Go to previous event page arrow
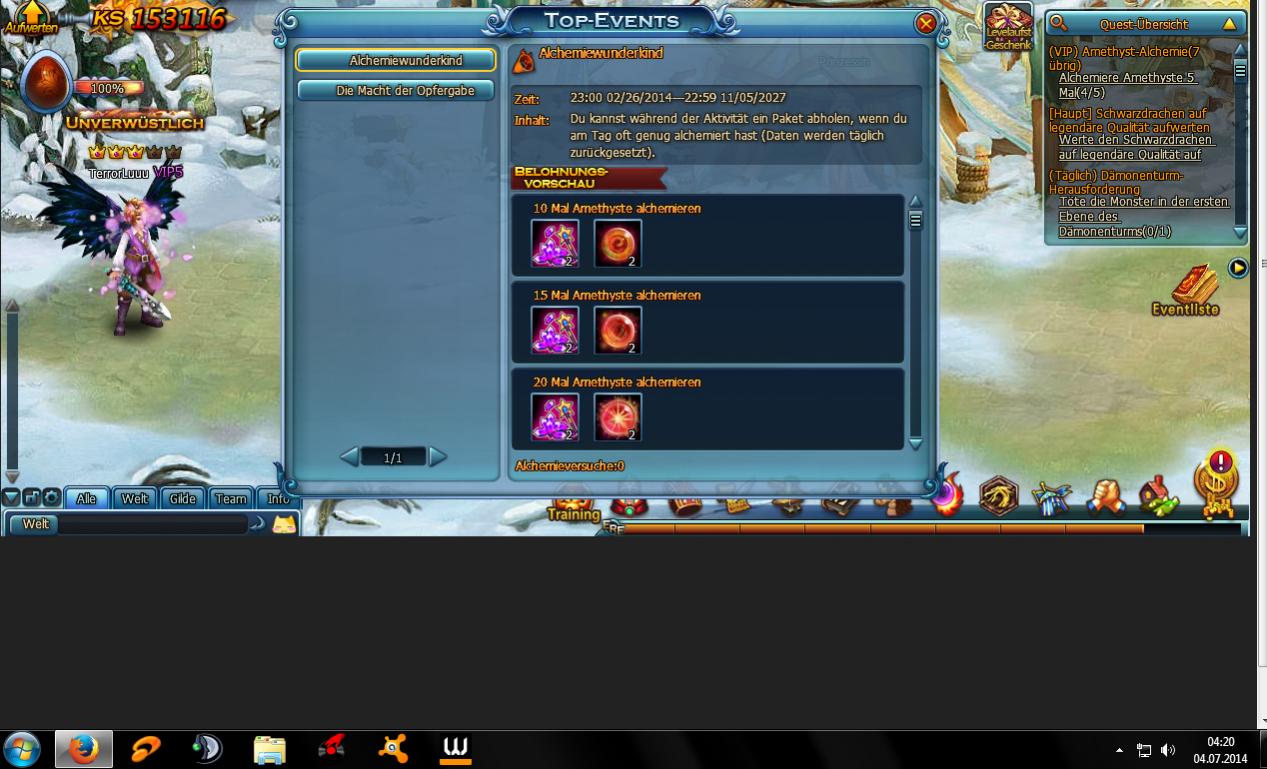The width and height of the screenshot is (1267, 769). coord(349,457)
